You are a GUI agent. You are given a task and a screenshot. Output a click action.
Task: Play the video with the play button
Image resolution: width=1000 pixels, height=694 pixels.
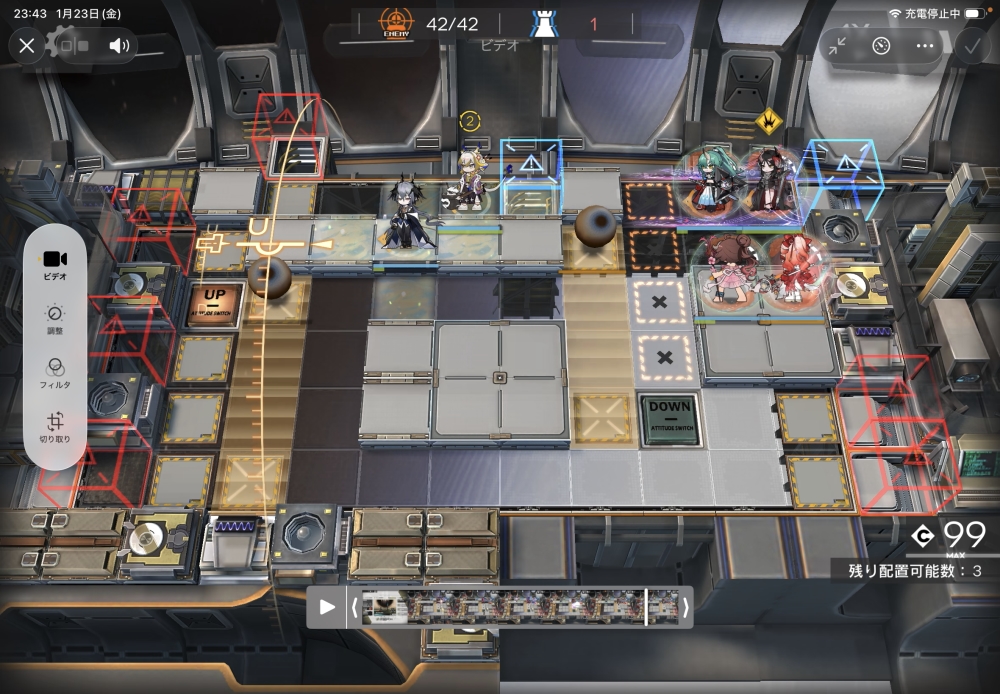(x=327, y=607)
